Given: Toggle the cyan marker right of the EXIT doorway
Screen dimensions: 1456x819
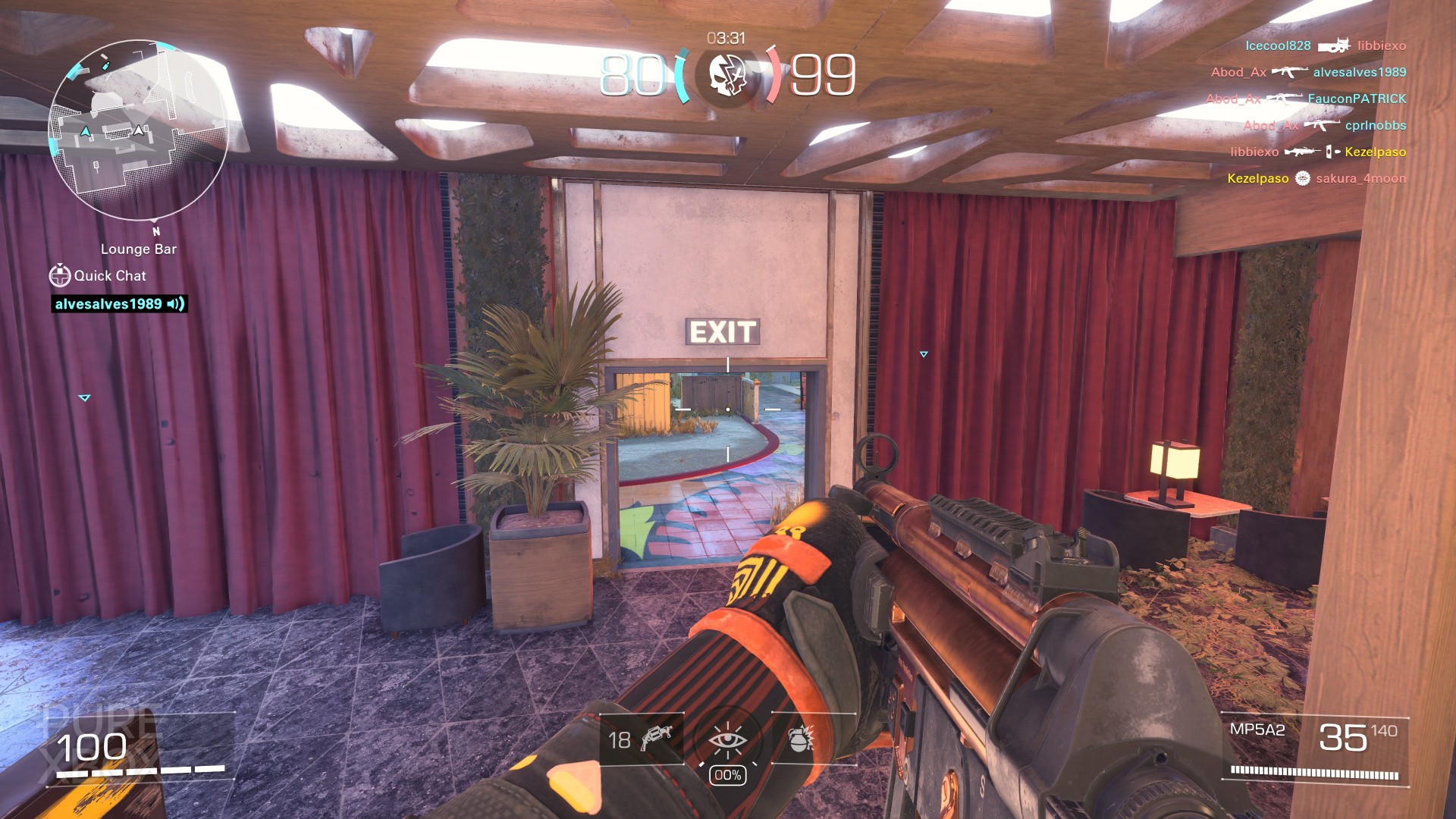Looking at the screenshot, I should [x=923, y=353].
